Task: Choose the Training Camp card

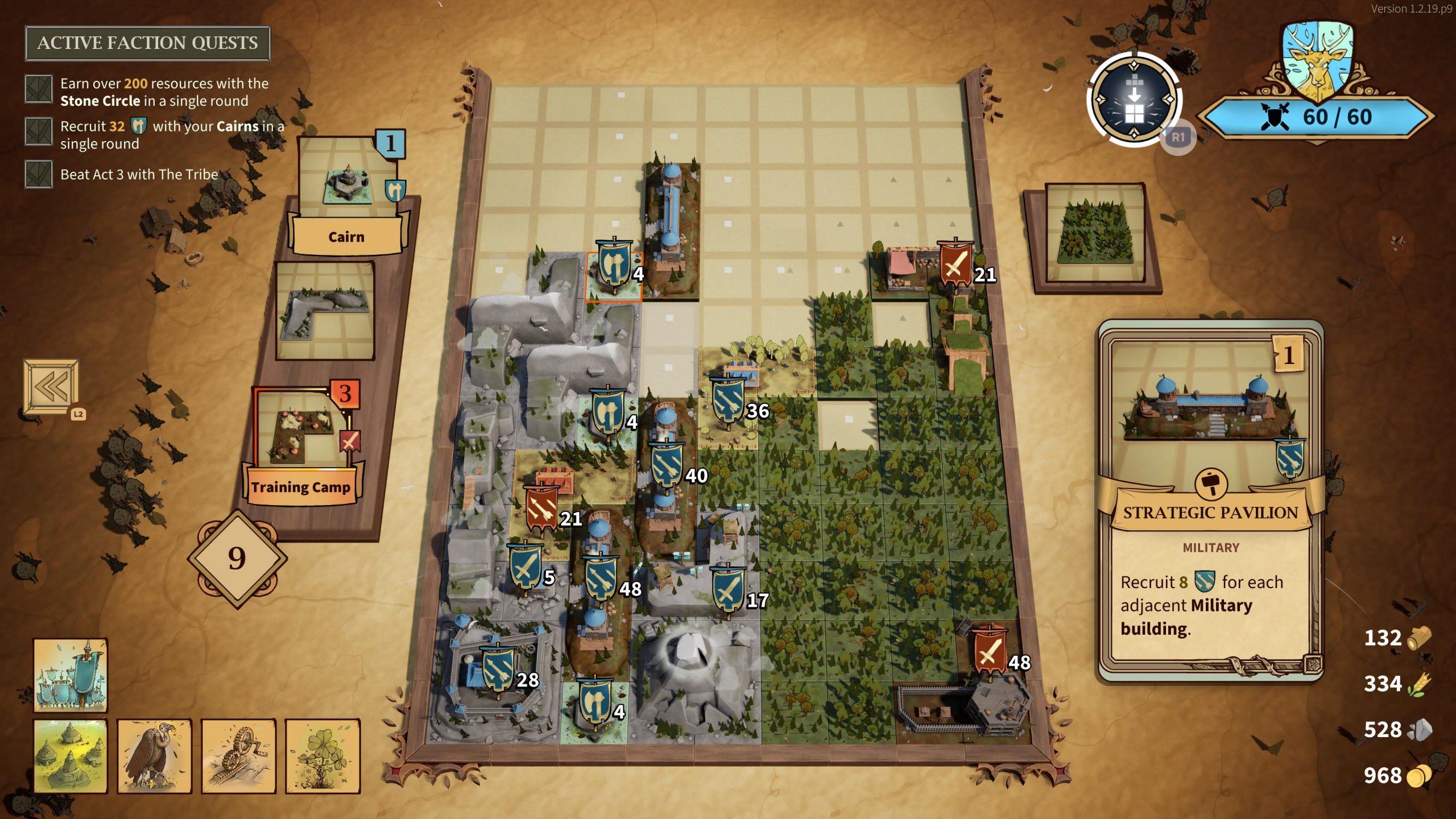Action: tap(303, 446)
